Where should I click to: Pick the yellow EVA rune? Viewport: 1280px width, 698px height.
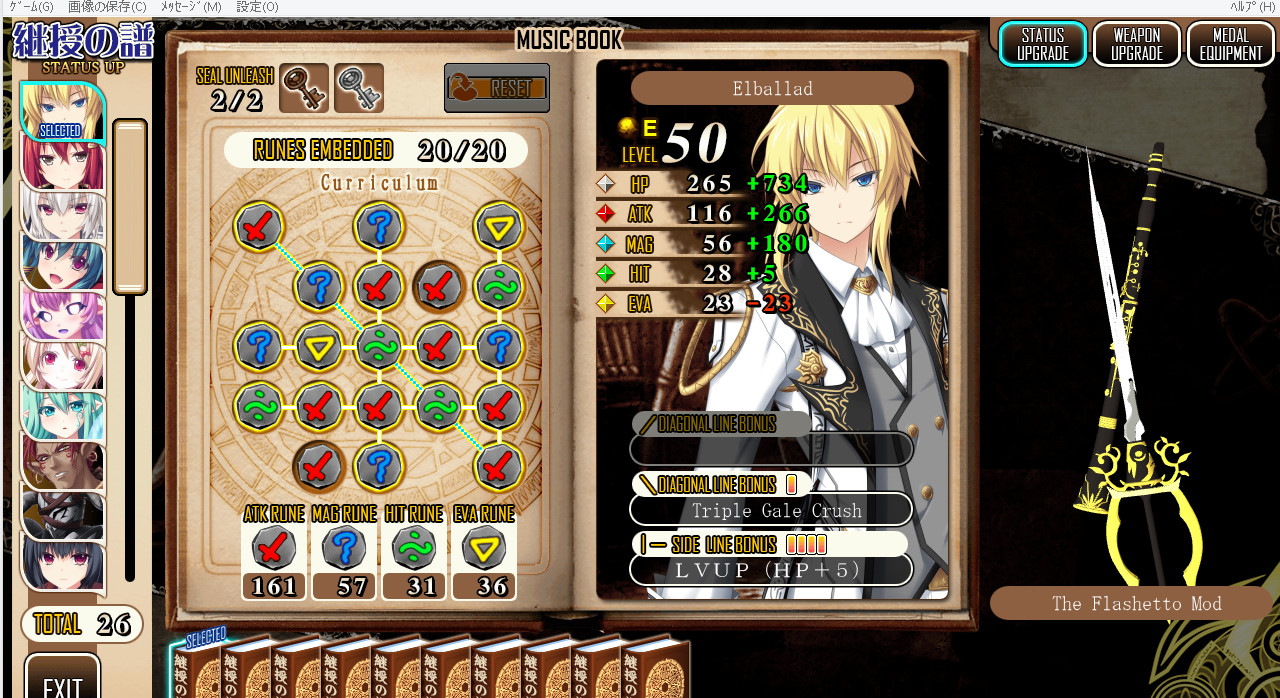(x=484, y=548)
